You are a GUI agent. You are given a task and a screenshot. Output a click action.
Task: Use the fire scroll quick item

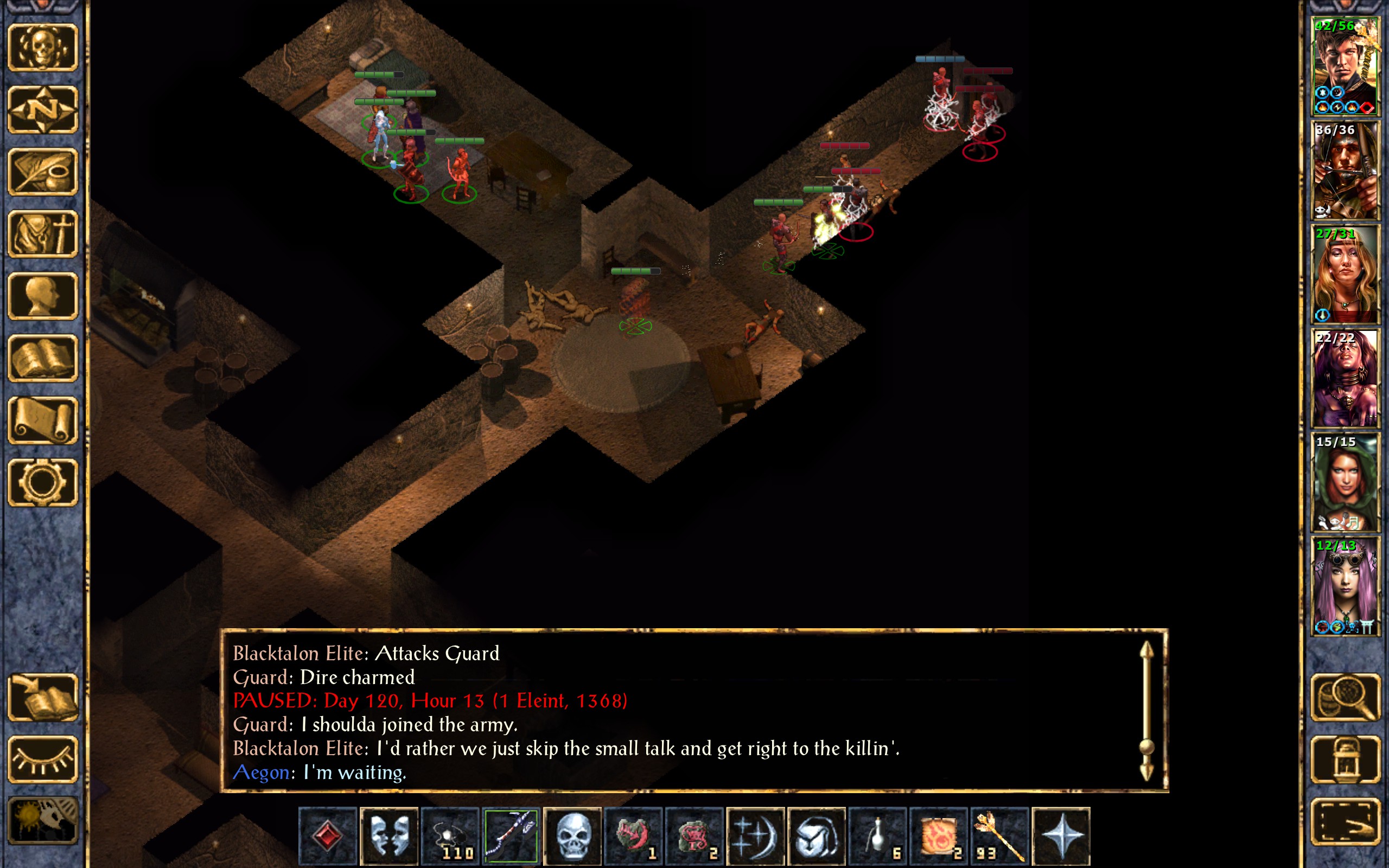[939, 835]
